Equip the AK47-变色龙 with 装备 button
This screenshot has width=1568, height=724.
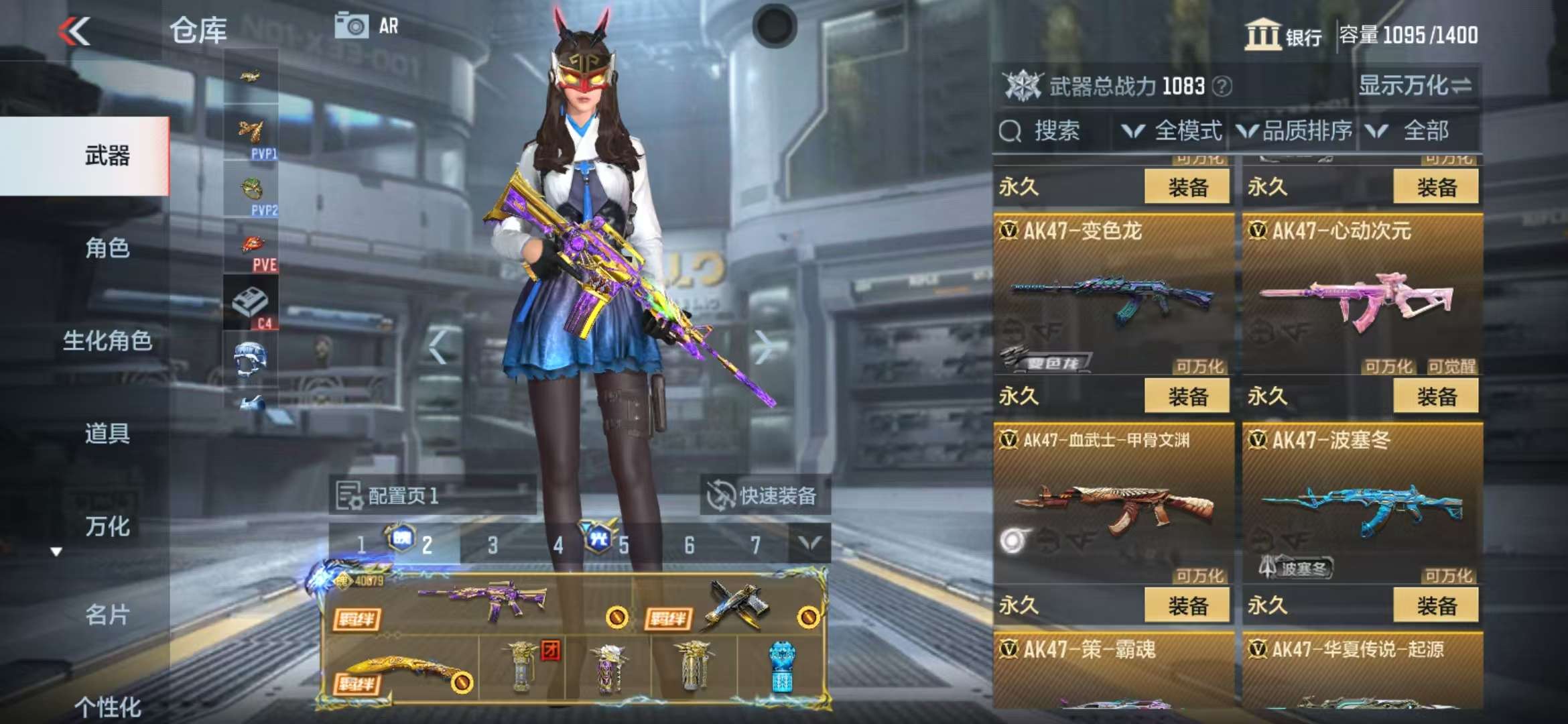(x=1187, y=396)
